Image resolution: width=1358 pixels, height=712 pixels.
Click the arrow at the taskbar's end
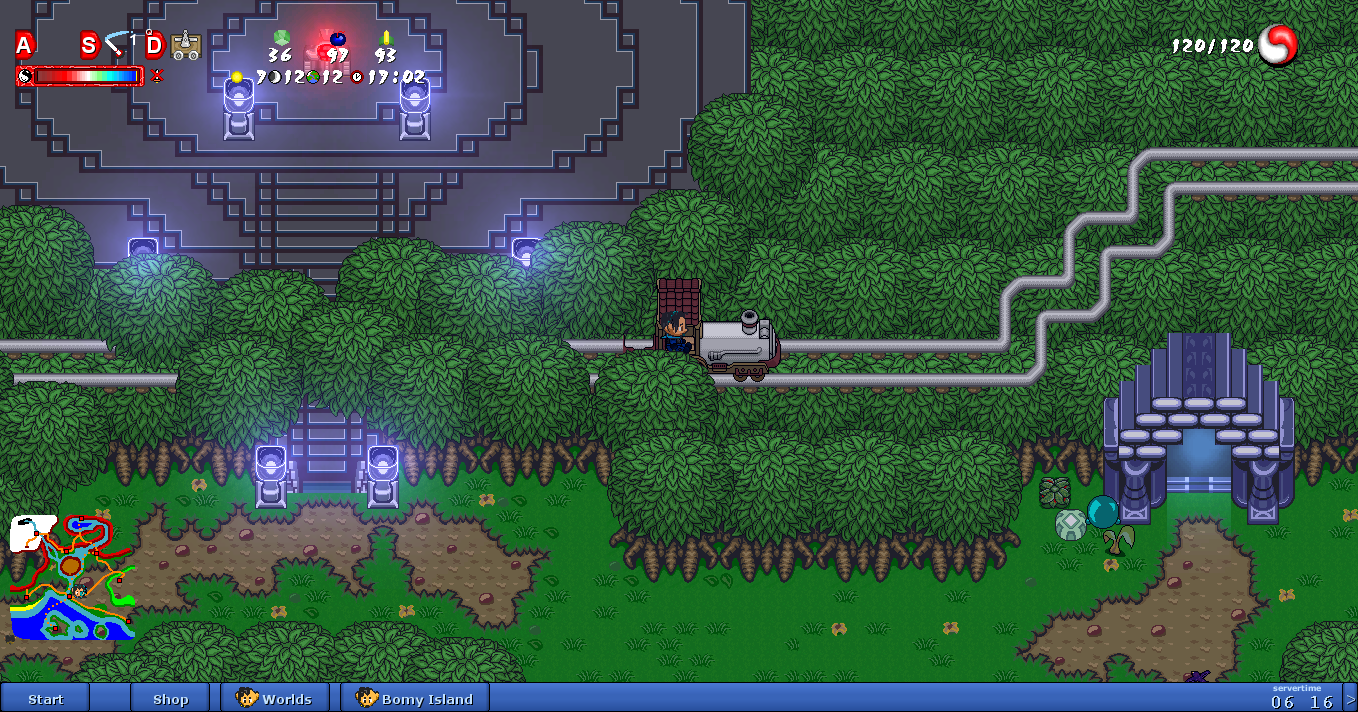click(x=1350, y=698)
